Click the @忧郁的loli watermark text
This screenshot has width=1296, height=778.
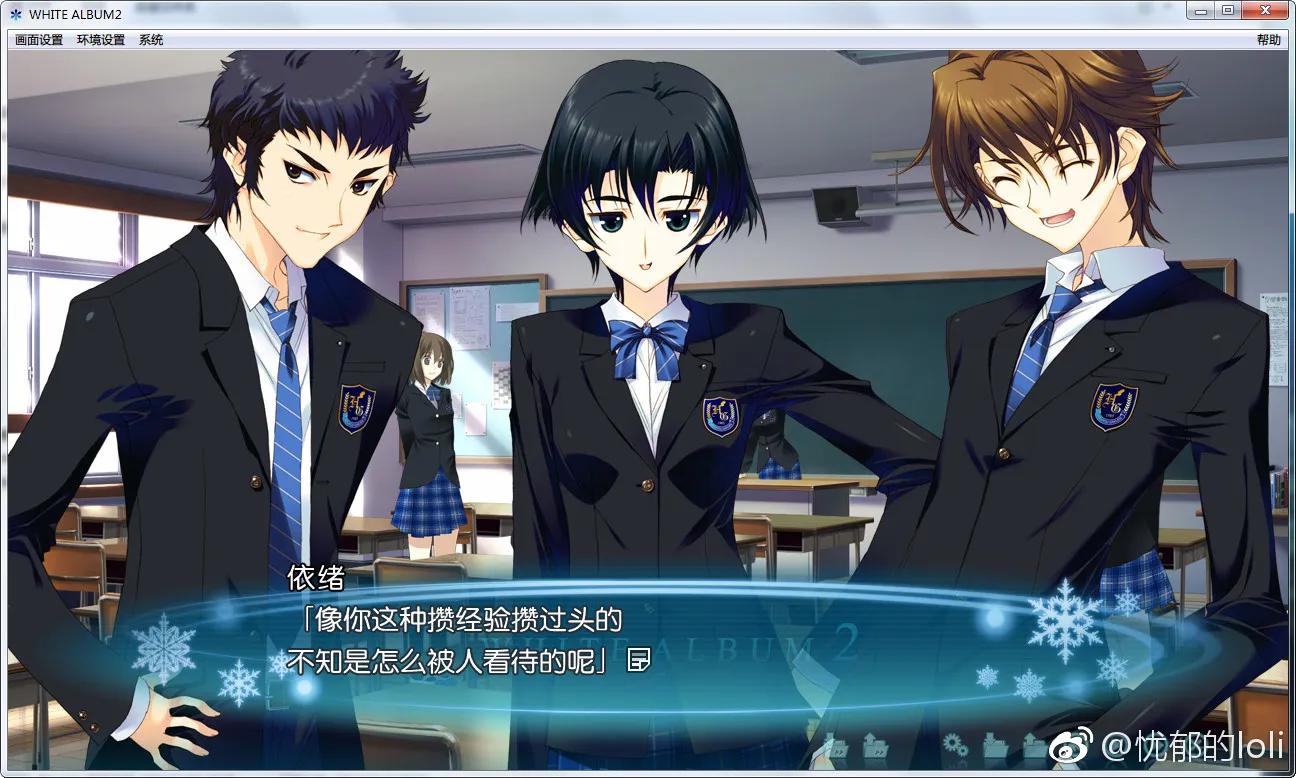(1192, 747)
